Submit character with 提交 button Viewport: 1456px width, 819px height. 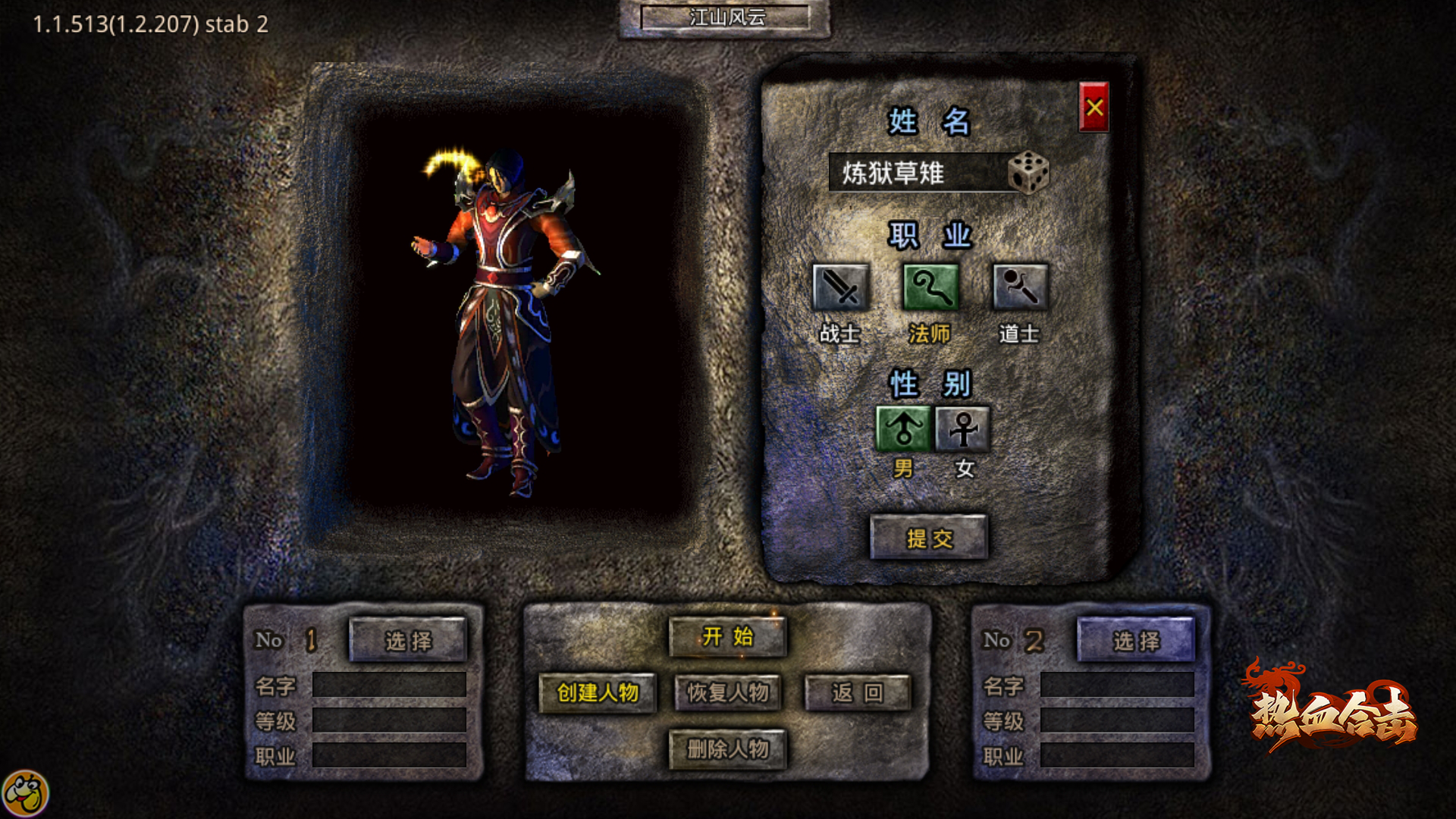929,538
